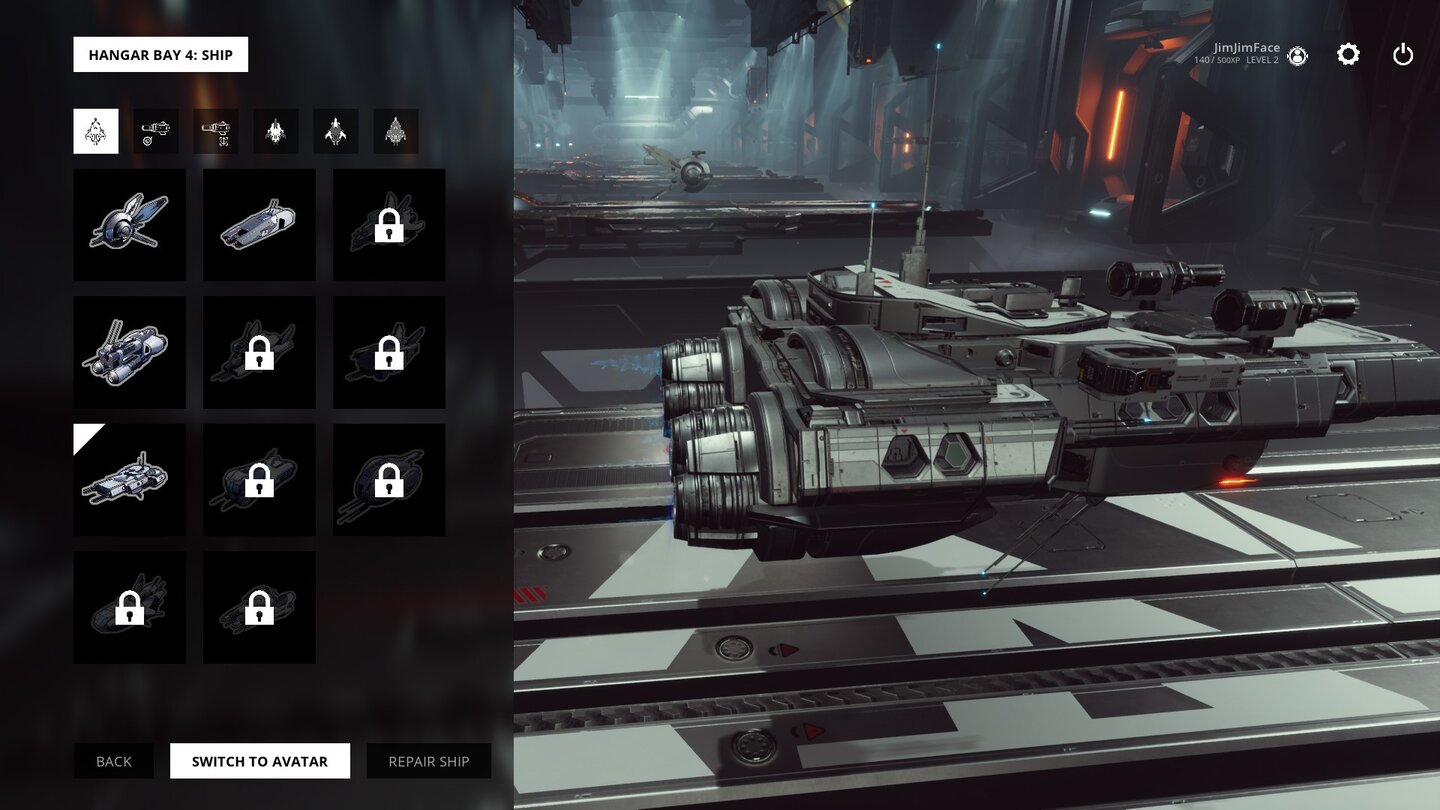The width and height of the screenshot is (1440, 810).
Task: Select the round pod ship with blue wings
Action: pyautogui.click(x=130, y=224)
